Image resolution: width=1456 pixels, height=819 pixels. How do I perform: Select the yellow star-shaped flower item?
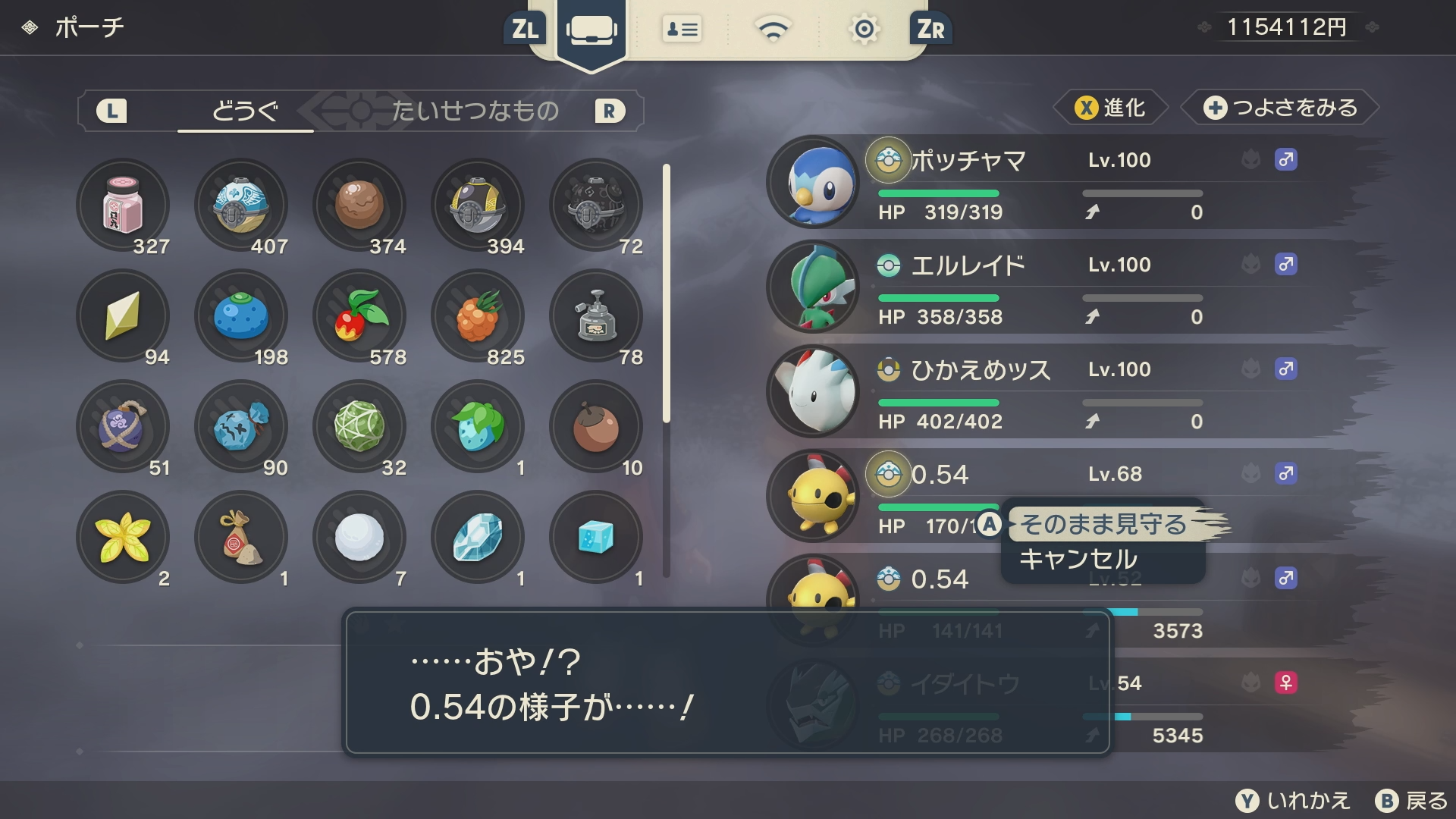point(123,537)
